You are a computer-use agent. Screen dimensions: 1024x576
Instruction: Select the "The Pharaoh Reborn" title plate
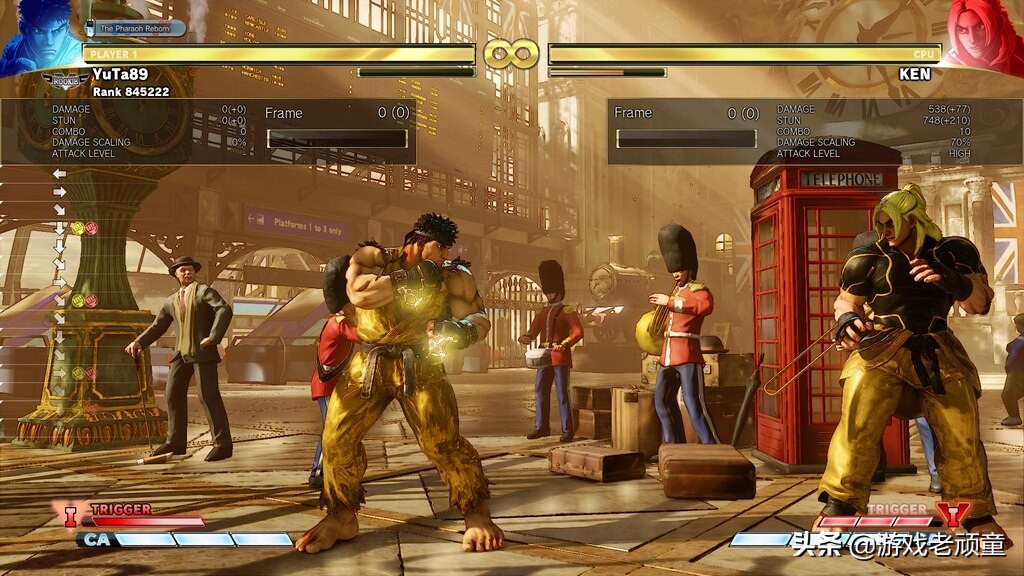[137, 28]
